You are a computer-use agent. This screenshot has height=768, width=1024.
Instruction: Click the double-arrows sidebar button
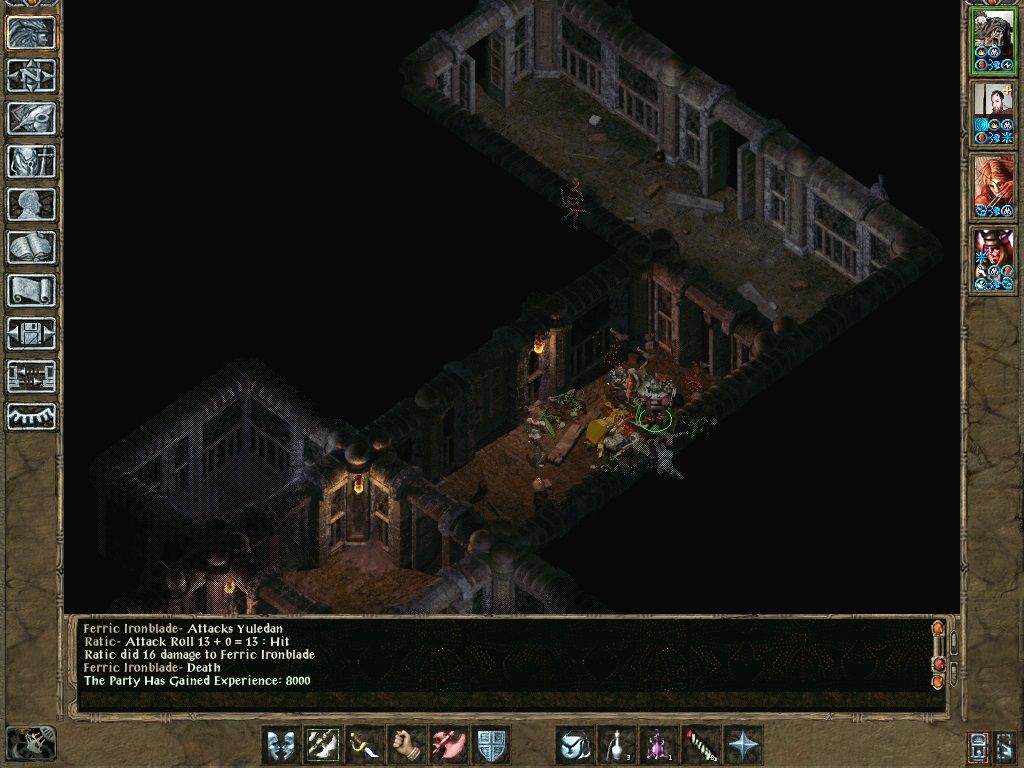pos(32,376)
